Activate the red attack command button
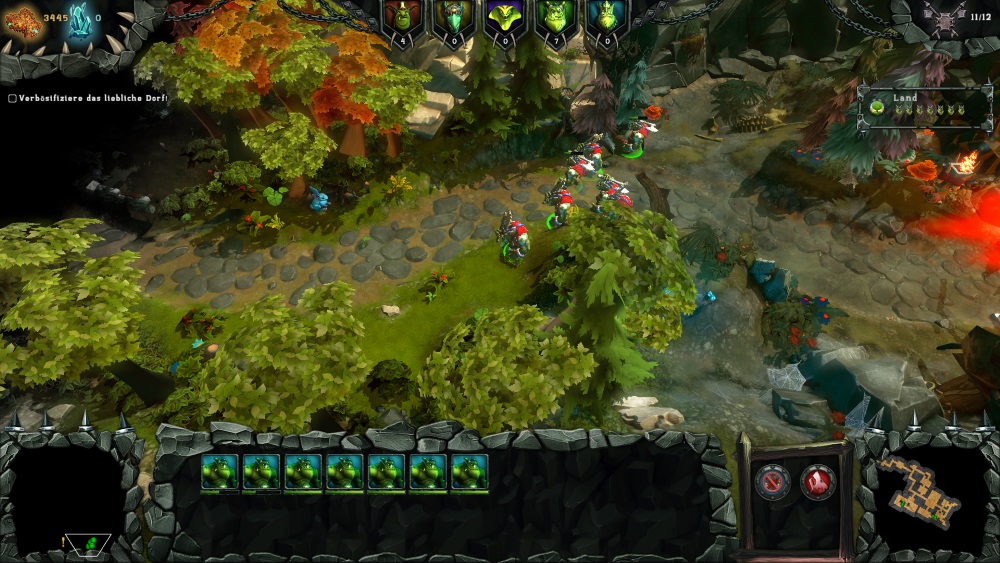This screenshot has height=563, width=1000. pyautogui.click(x=818, y=482)
